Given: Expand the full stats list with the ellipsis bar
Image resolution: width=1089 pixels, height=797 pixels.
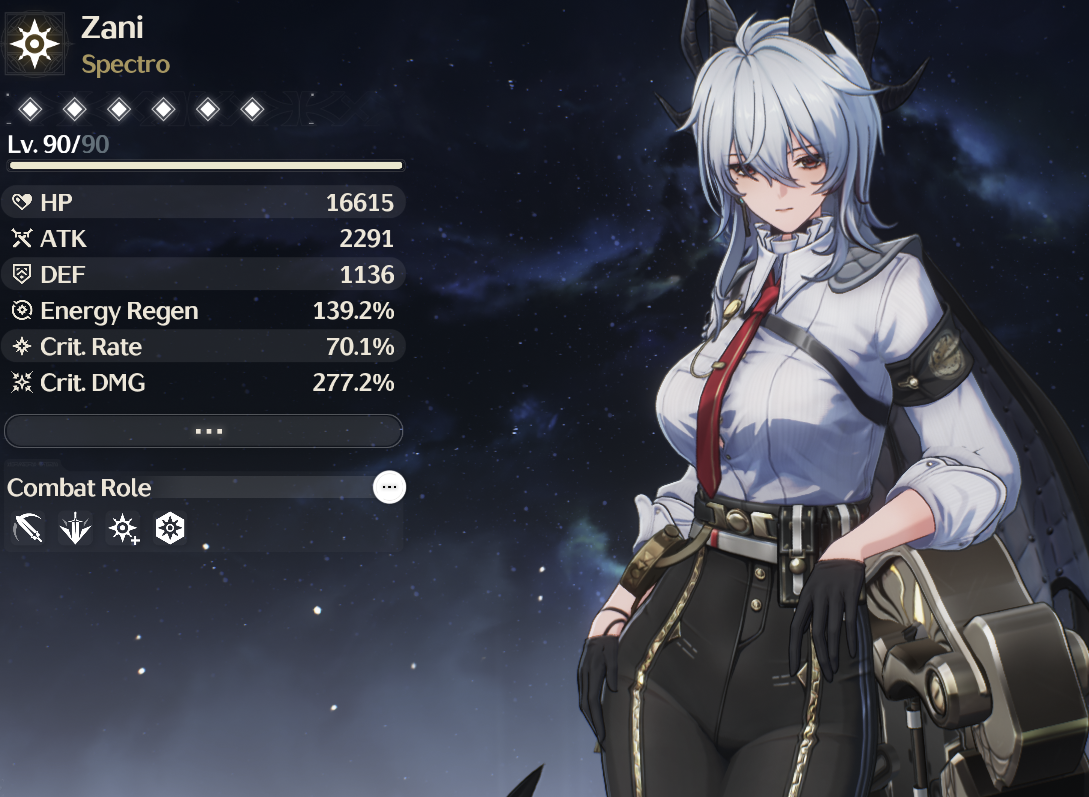Looking at the screenshot, I should click(x=204, y=431).
